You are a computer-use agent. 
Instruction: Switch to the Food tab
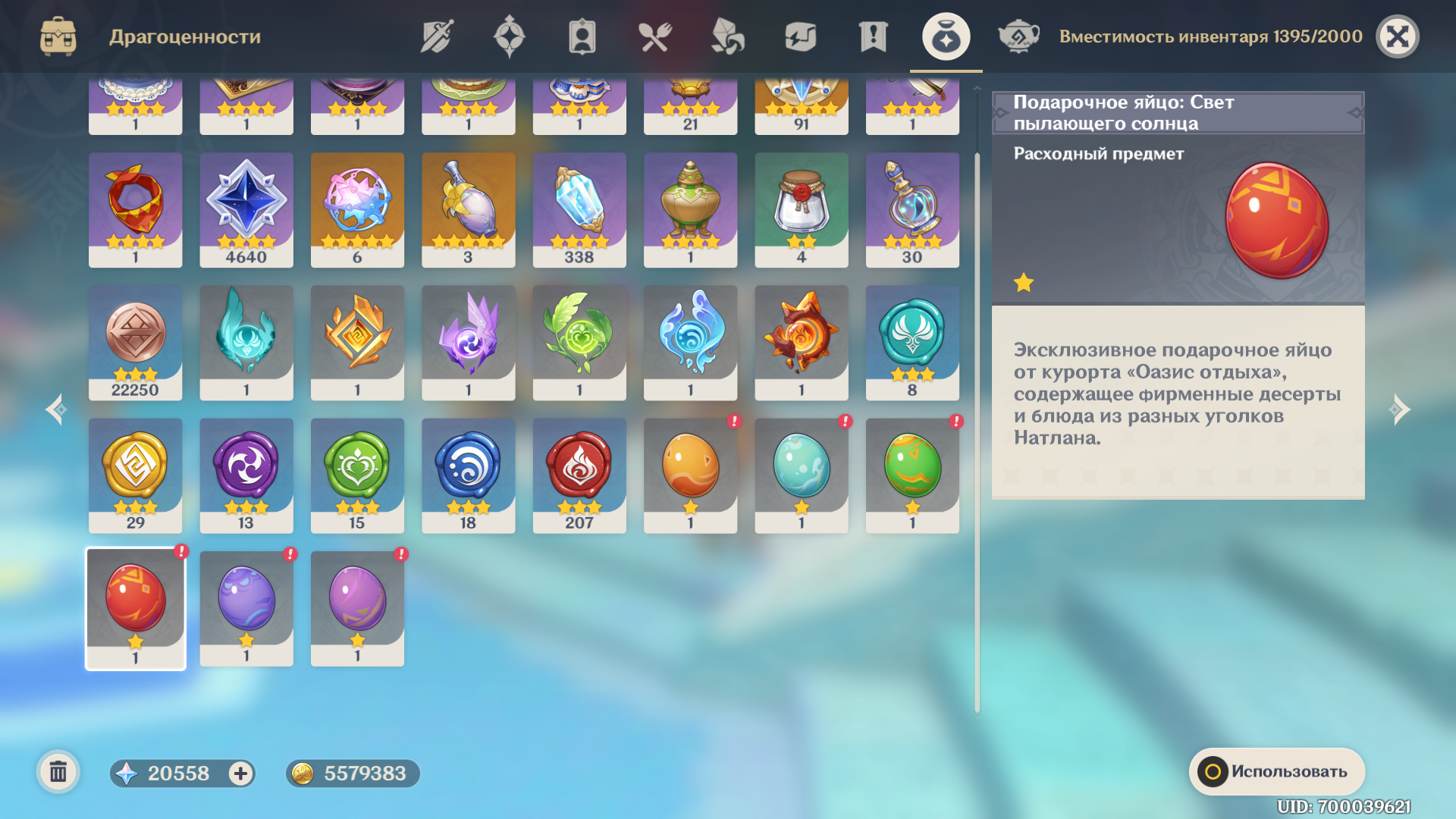click(x=654, y=36)
